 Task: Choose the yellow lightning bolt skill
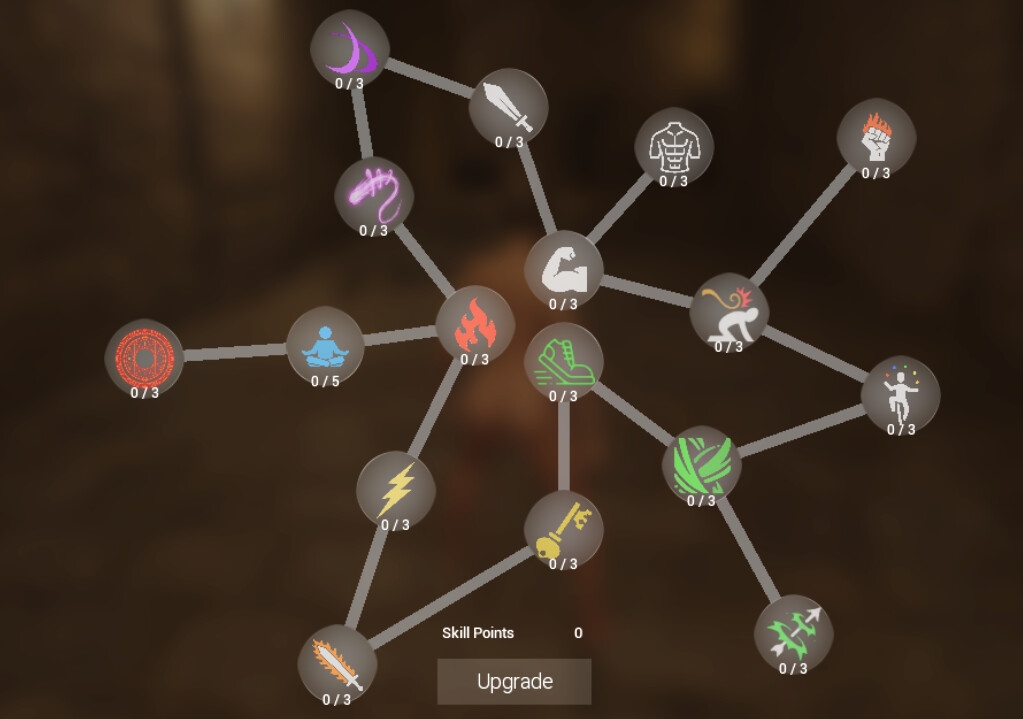click(395, 490)
